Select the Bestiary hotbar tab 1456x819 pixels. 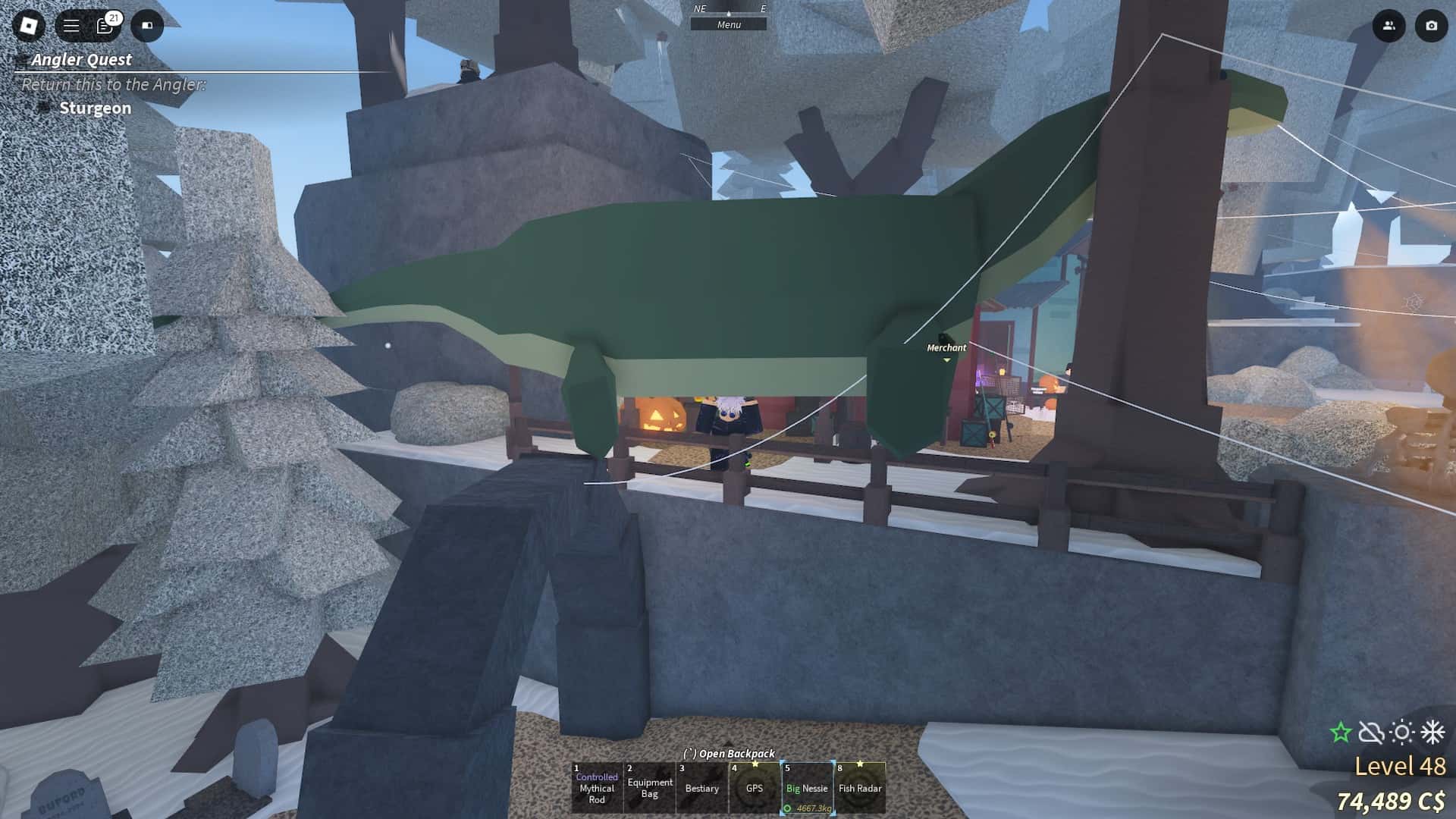[x=701, y=789]
